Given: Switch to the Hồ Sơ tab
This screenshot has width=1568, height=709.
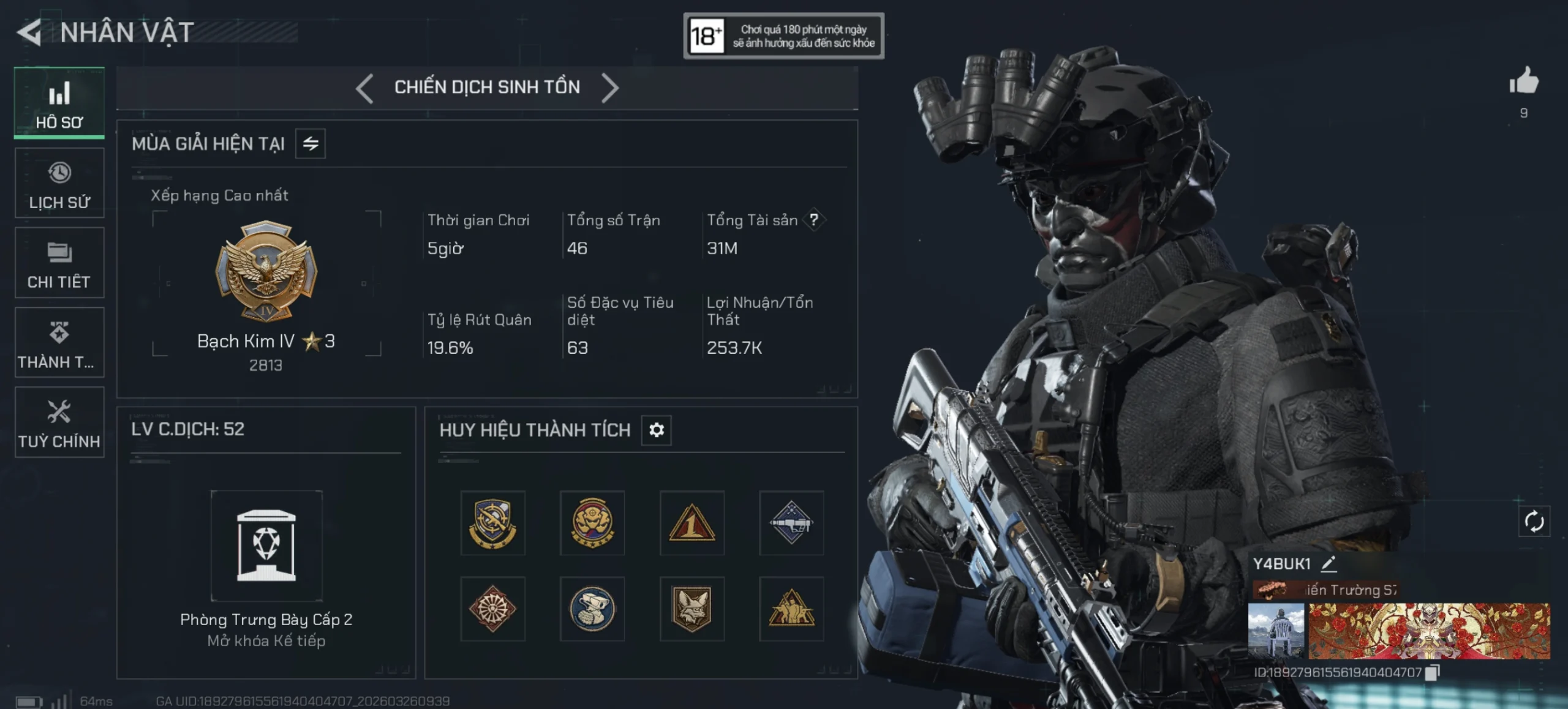Looking at the screenshot, I should click(59, 103).
